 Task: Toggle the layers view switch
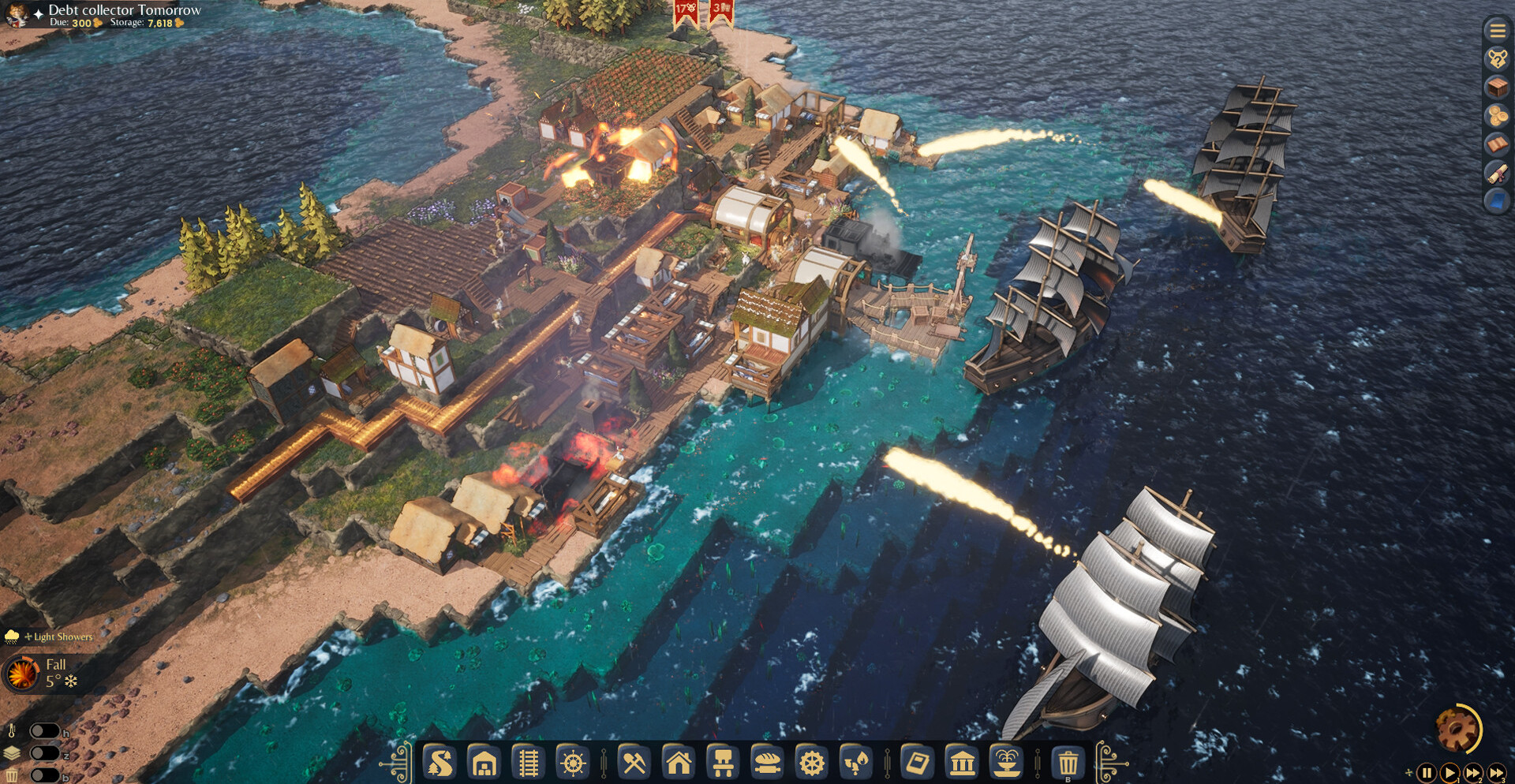[x=44, y=753]
